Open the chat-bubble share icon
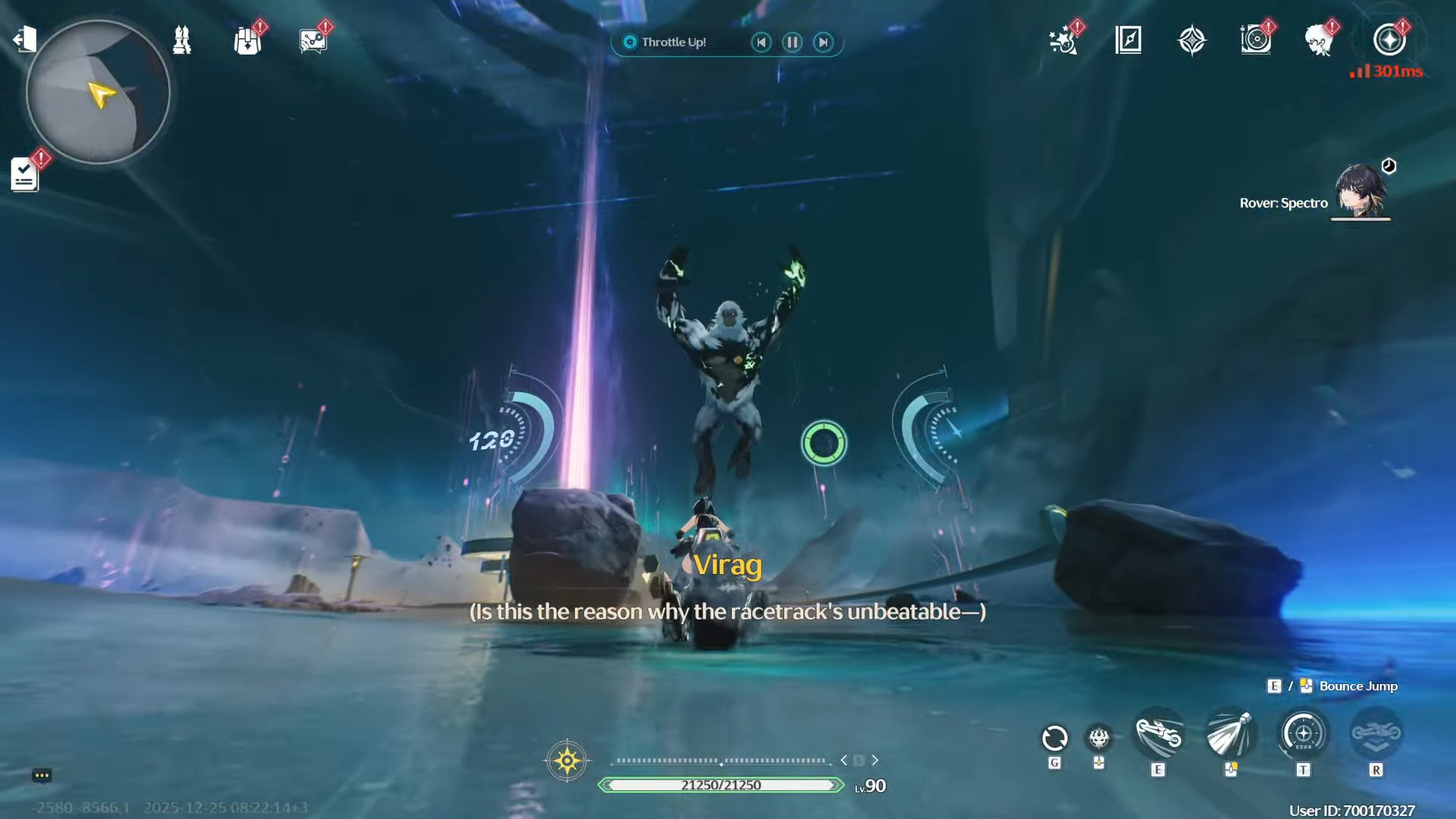The height and width of the screenshot is (819, 1456). 312,41
